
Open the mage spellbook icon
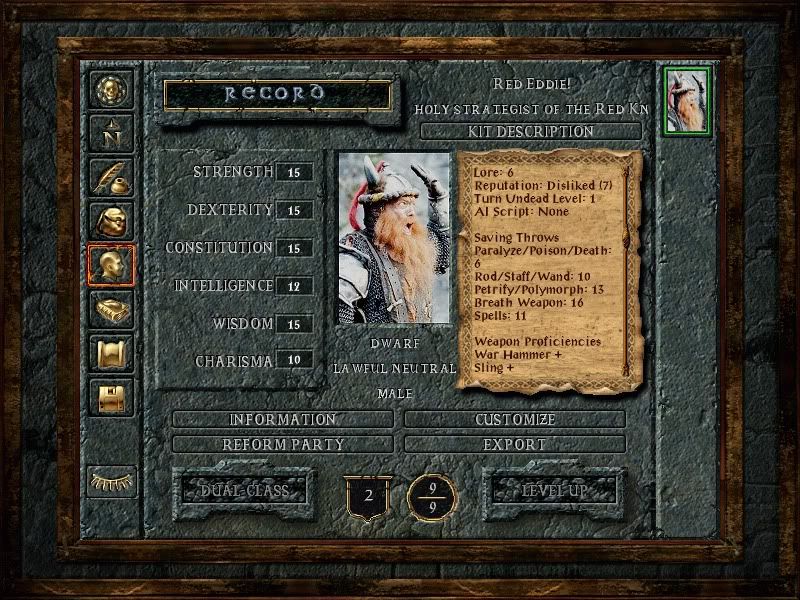click(108, 309)
